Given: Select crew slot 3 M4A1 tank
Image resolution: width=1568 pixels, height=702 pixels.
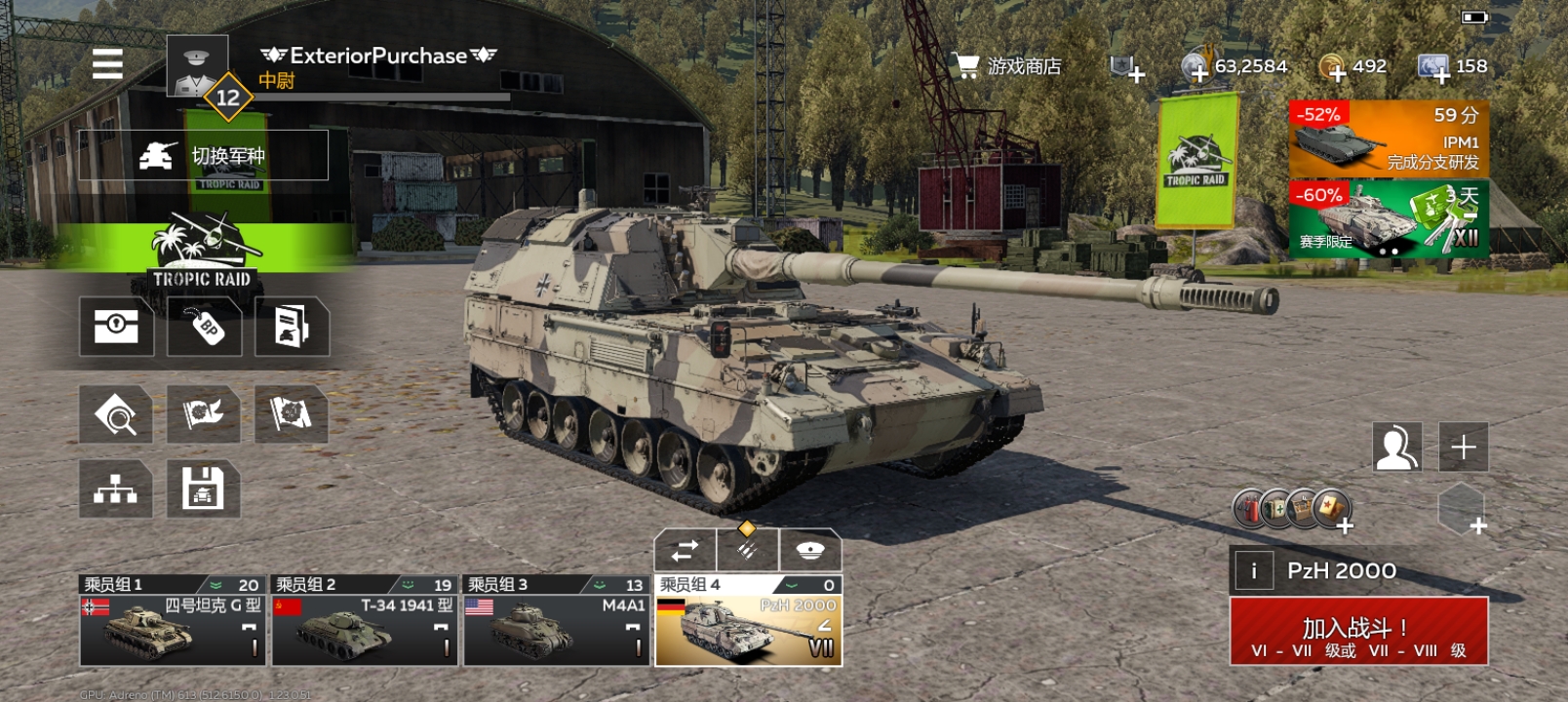Looking at the screenshot, I should click(556, 621).
